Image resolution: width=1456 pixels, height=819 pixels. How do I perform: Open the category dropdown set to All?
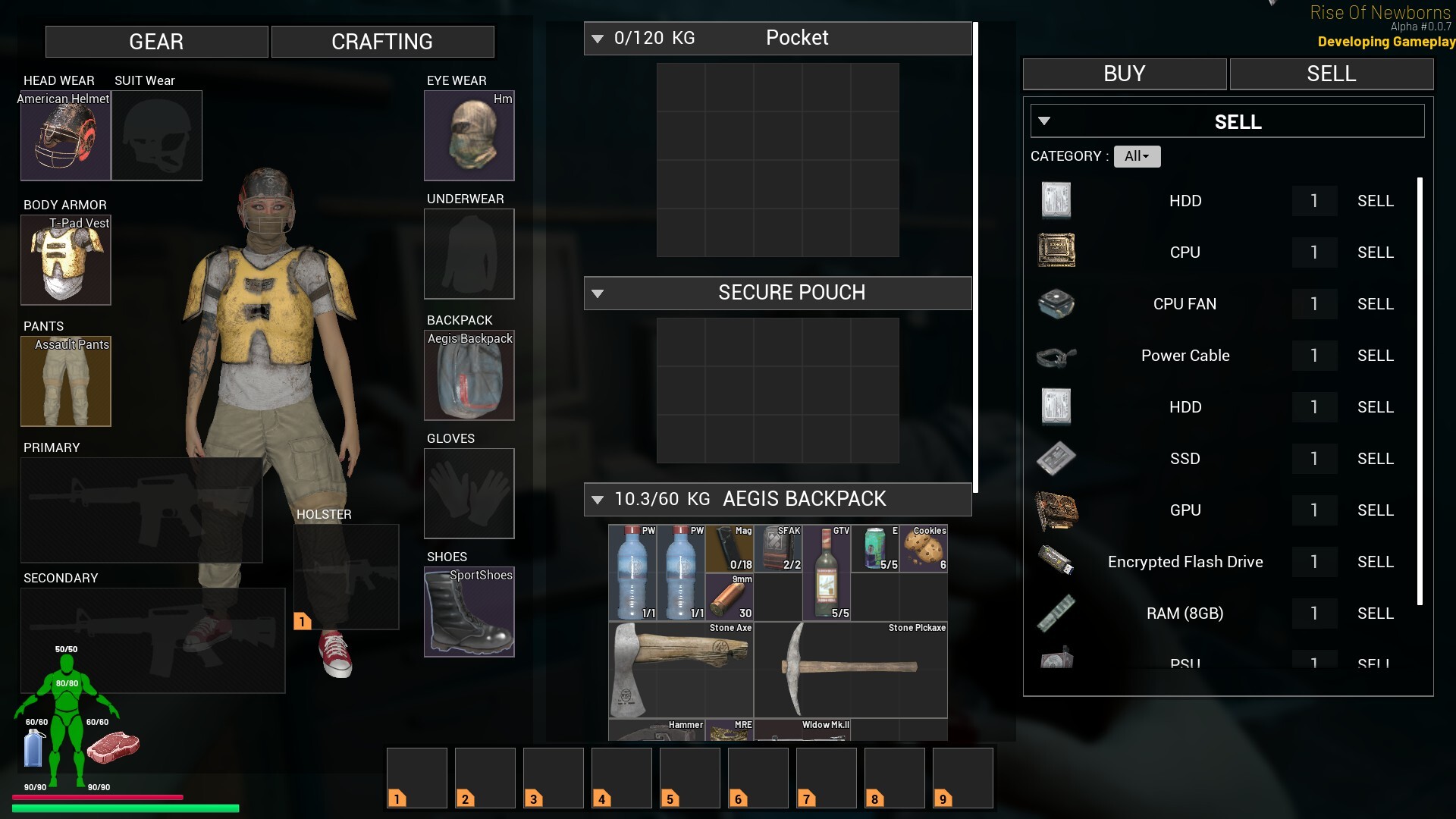point(1136,156)
